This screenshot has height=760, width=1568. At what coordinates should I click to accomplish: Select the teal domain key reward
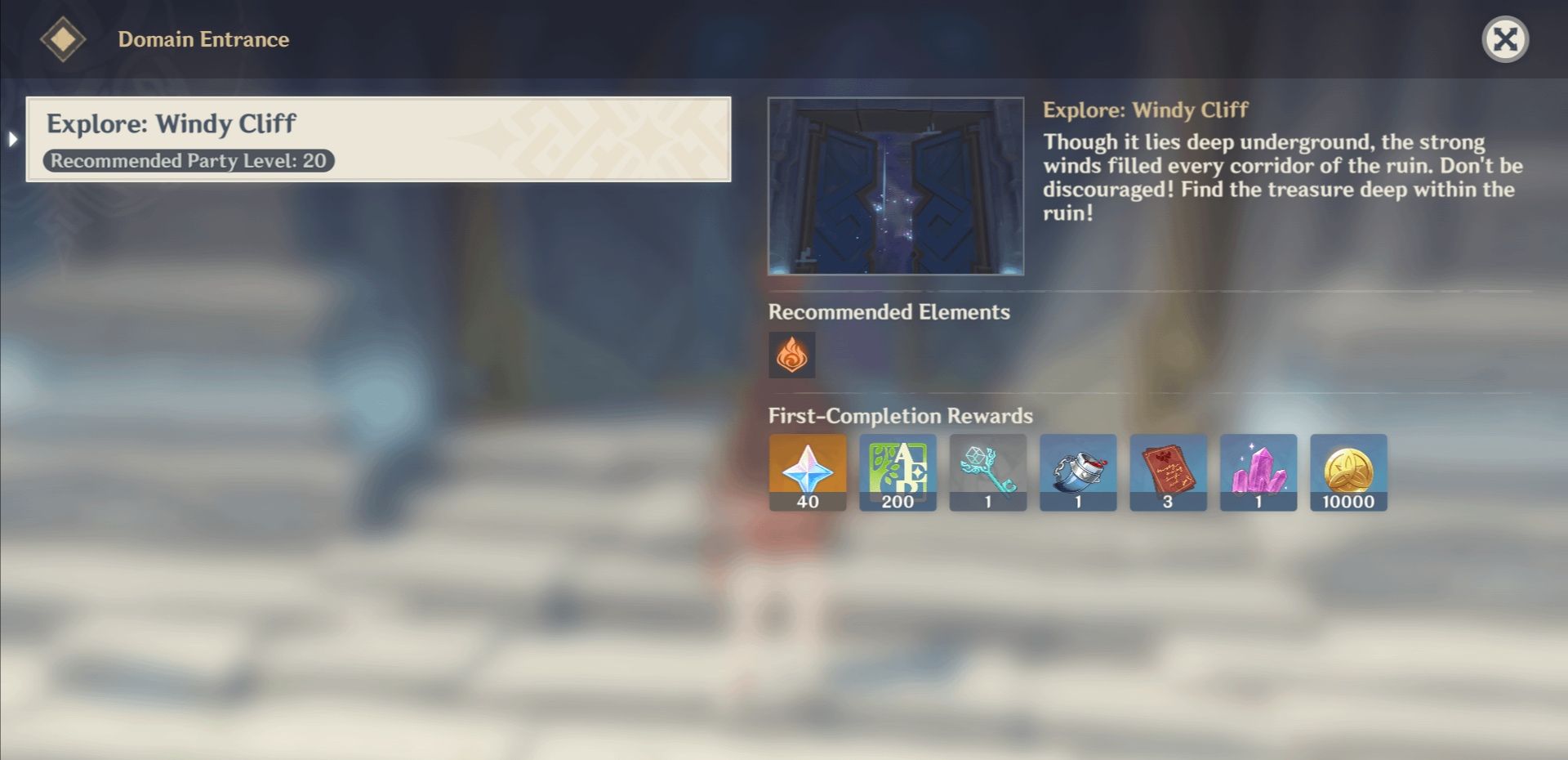pos(987,472)
